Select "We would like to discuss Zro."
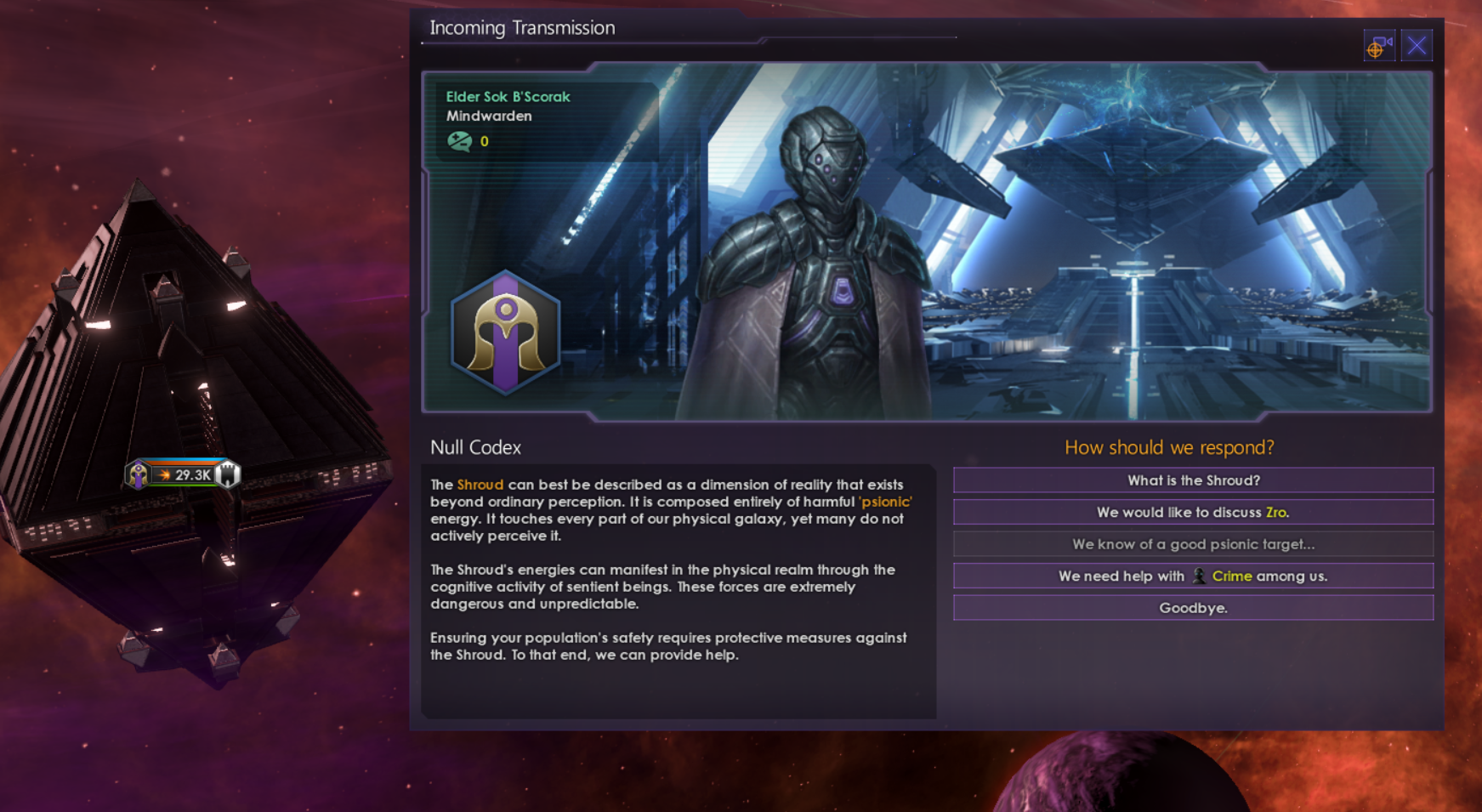The width and height of the screenshot is (1482, 812). (1192, 512)
